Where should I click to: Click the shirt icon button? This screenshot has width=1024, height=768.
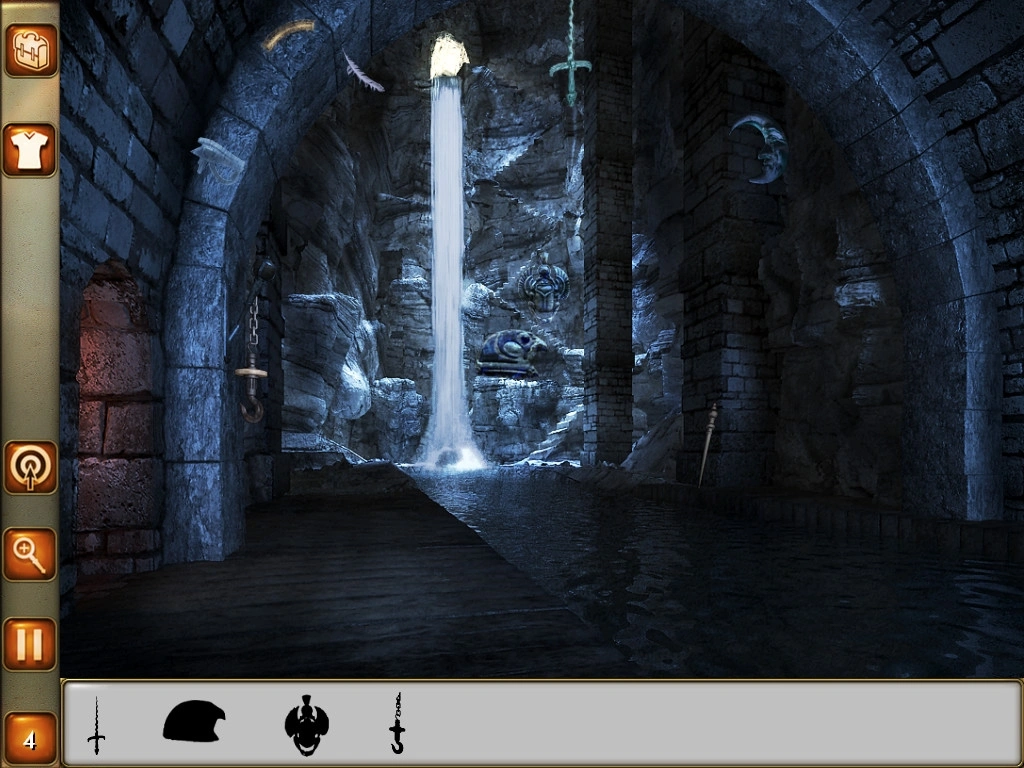coord(30,150)
